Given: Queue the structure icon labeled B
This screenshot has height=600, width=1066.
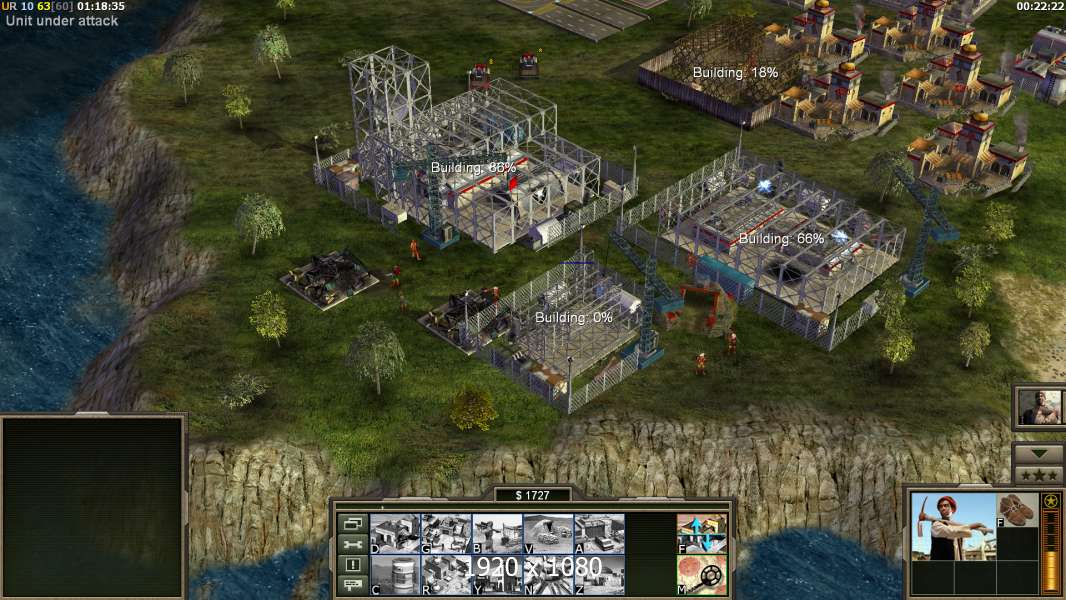Looking at the screenshot, I should [x=497, y=533].
